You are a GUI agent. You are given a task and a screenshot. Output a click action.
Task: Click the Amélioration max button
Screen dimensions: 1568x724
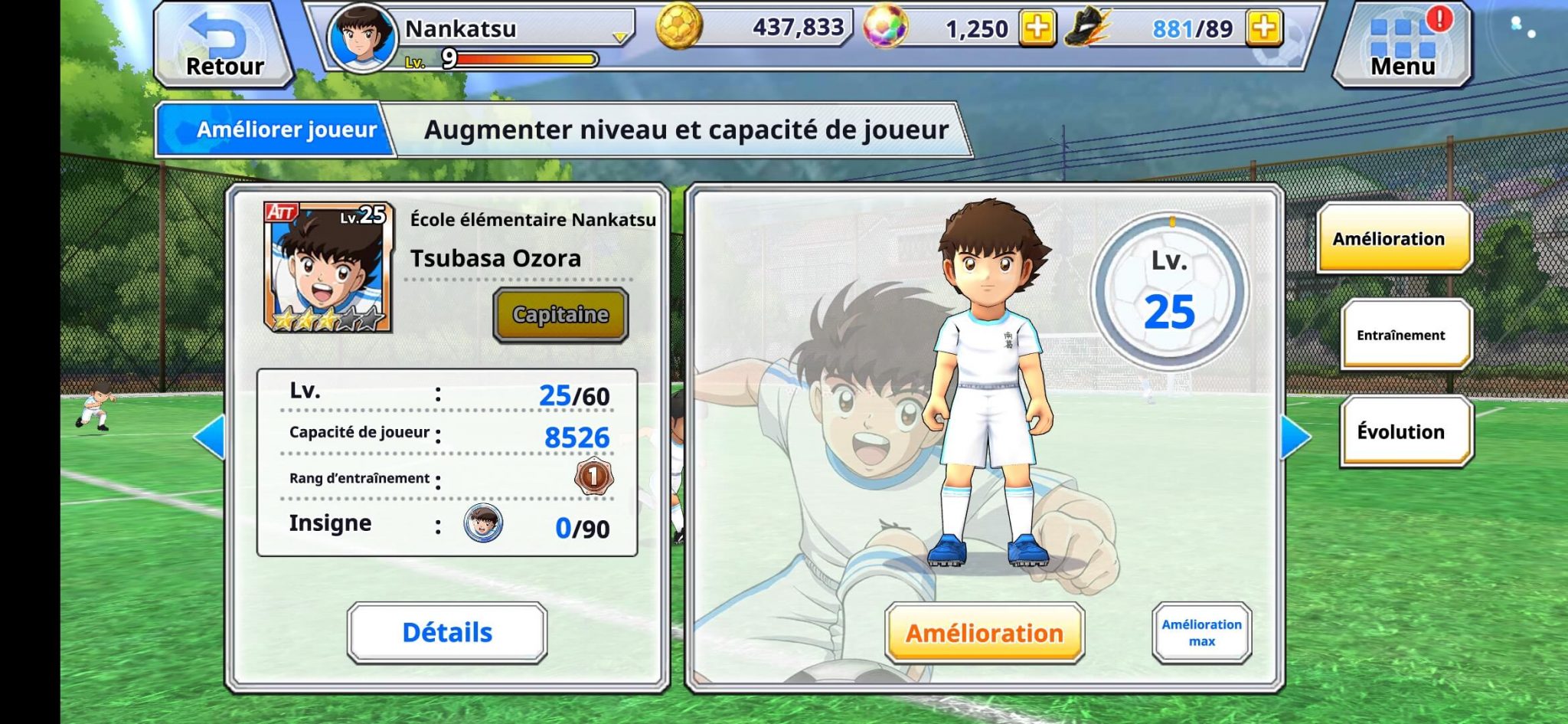tap(1202, 633)
